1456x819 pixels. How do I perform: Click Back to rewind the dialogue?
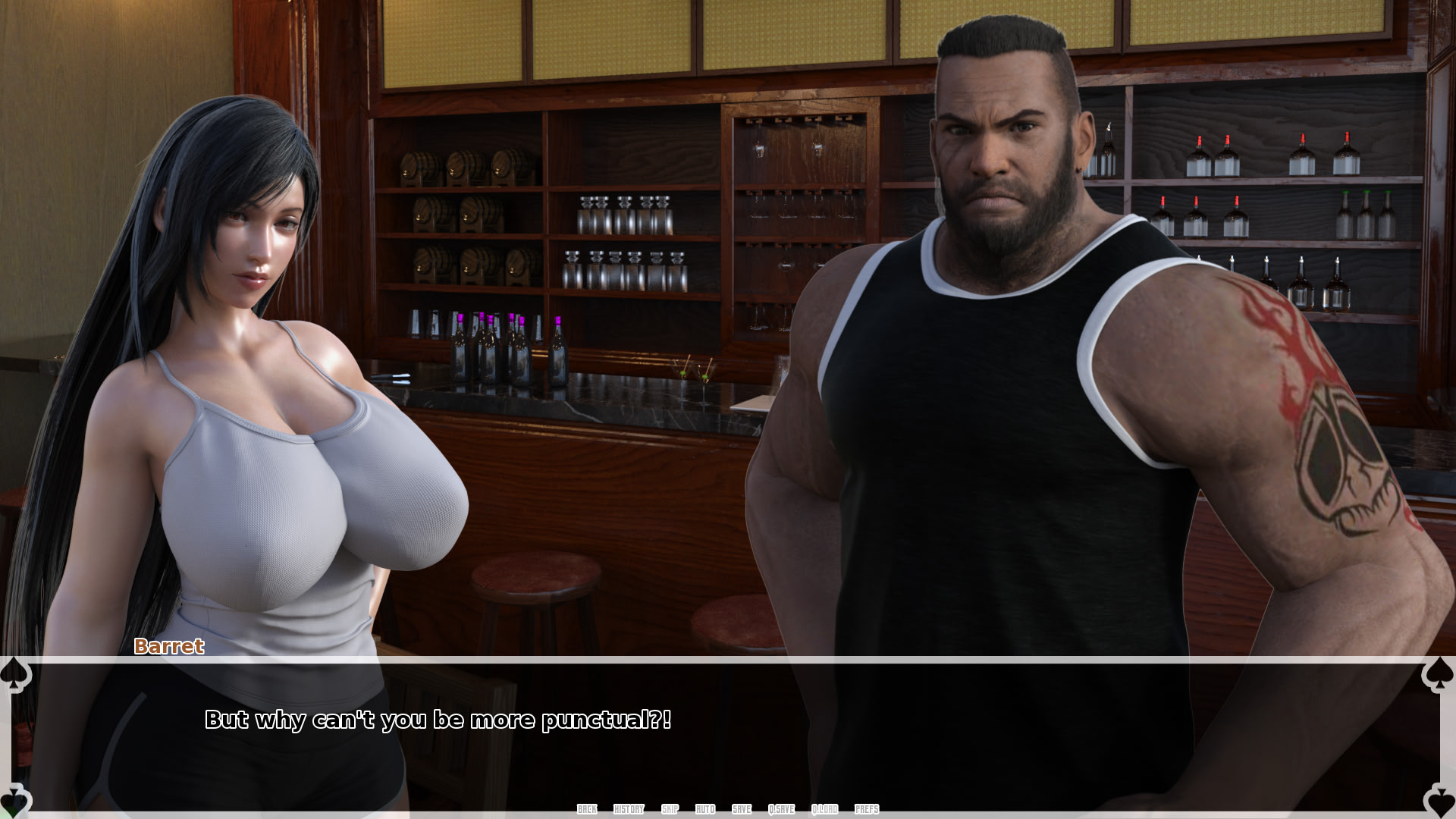(x=585, y=809)
